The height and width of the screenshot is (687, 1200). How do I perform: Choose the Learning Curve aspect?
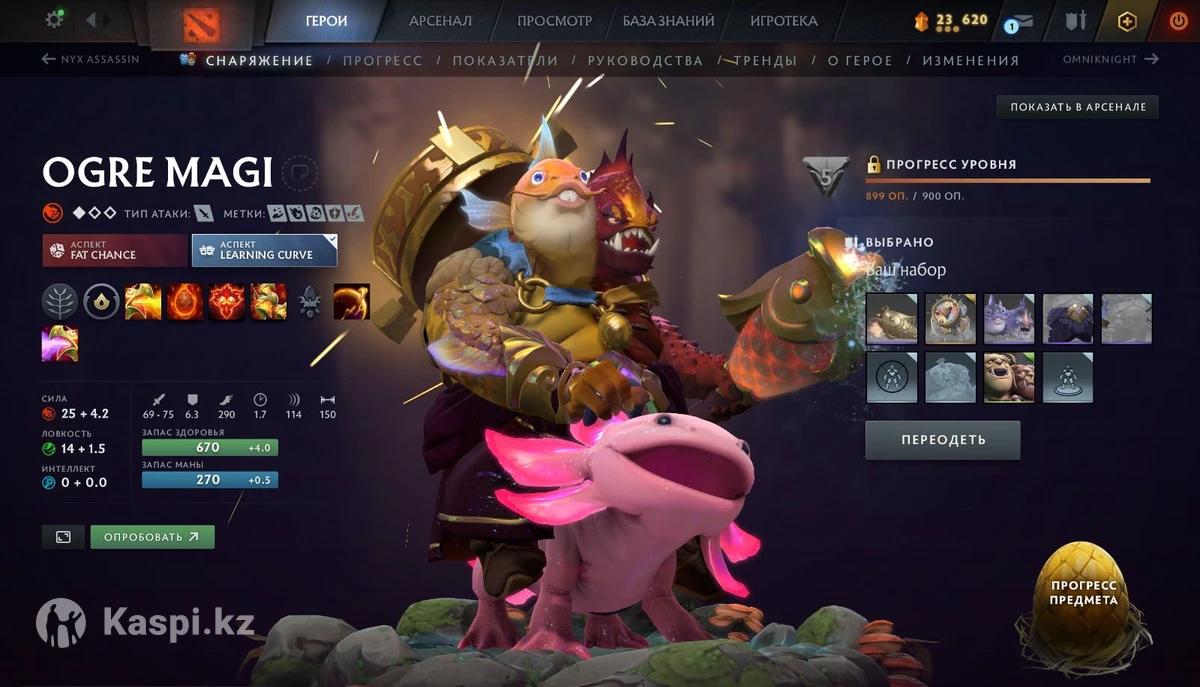pyautogui.click(x=264, y=250)
